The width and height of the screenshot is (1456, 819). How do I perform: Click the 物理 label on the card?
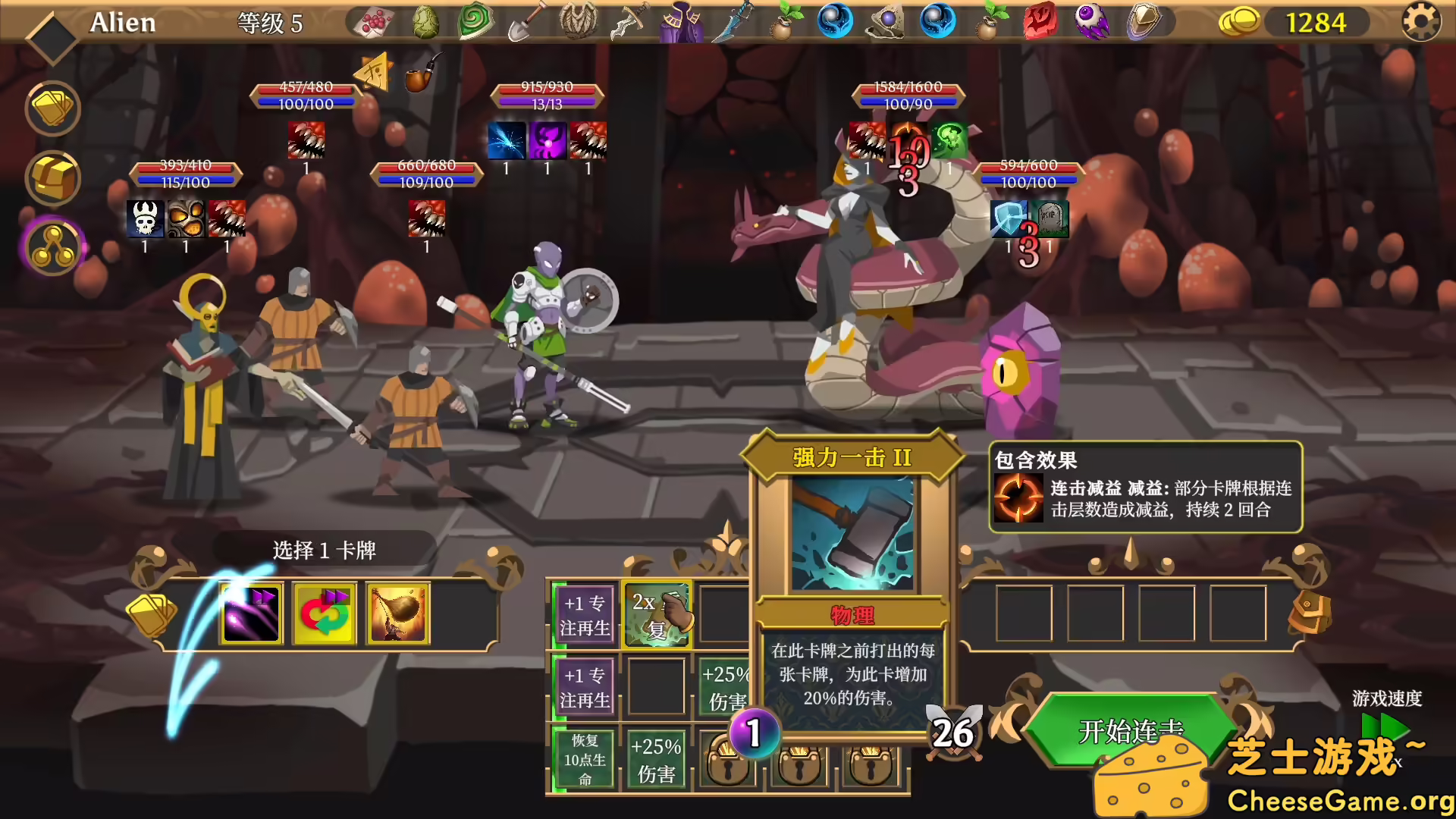[x=853, y=617]
